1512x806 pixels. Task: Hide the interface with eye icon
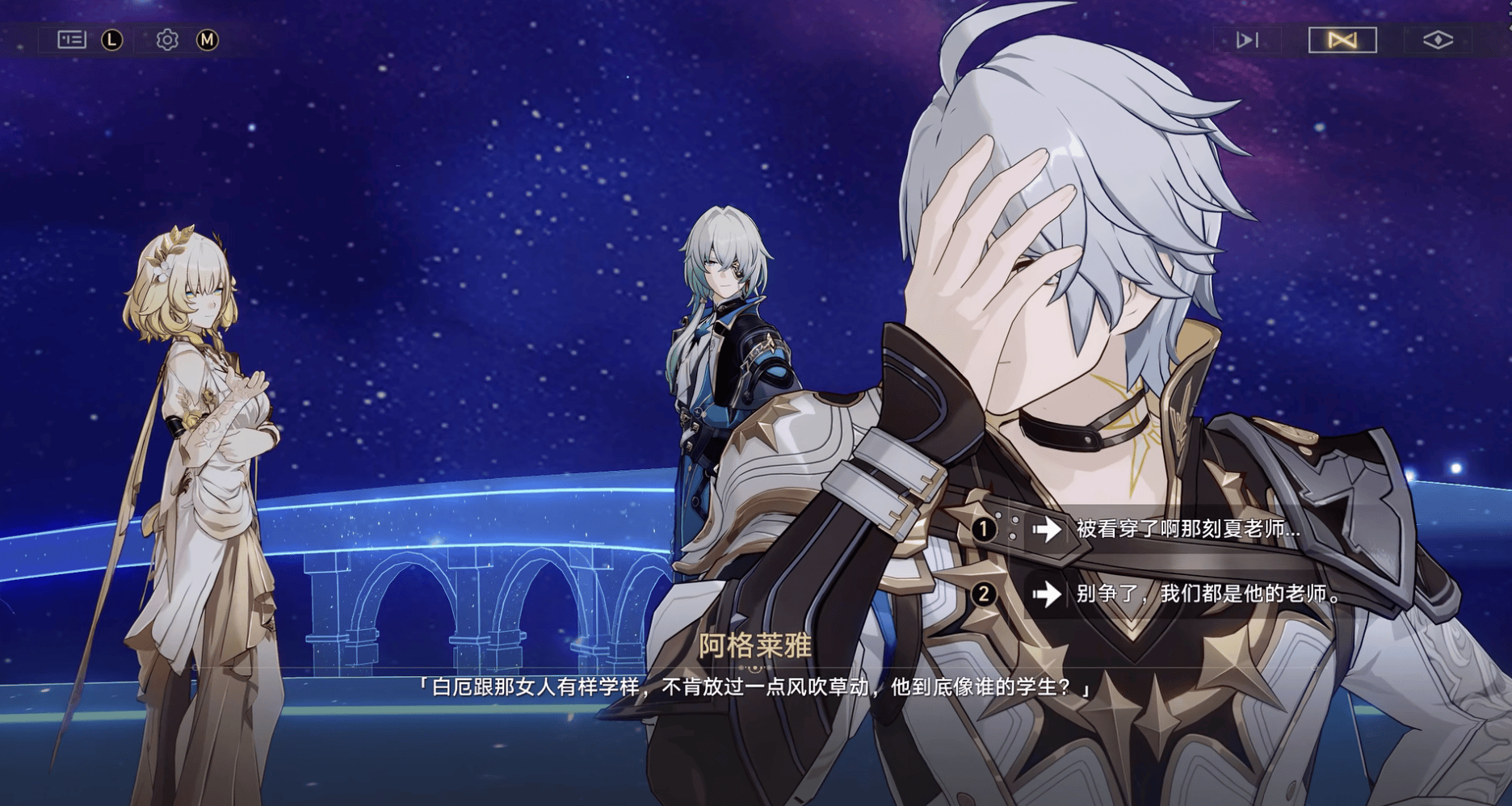pos(1438,40)
